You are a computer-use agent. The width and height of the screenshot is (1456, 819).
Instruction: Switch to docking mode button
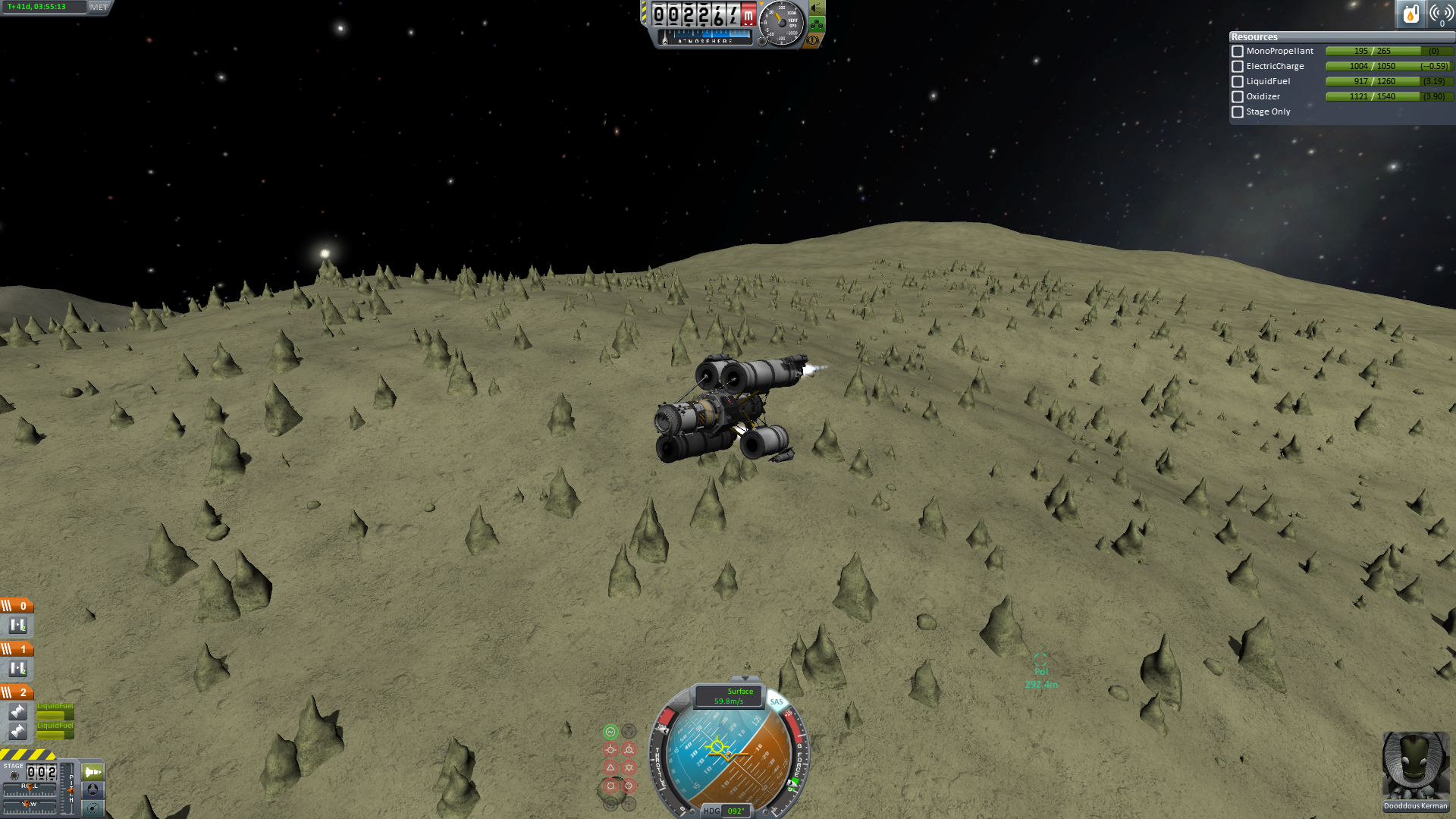click(x=93, y=789)
